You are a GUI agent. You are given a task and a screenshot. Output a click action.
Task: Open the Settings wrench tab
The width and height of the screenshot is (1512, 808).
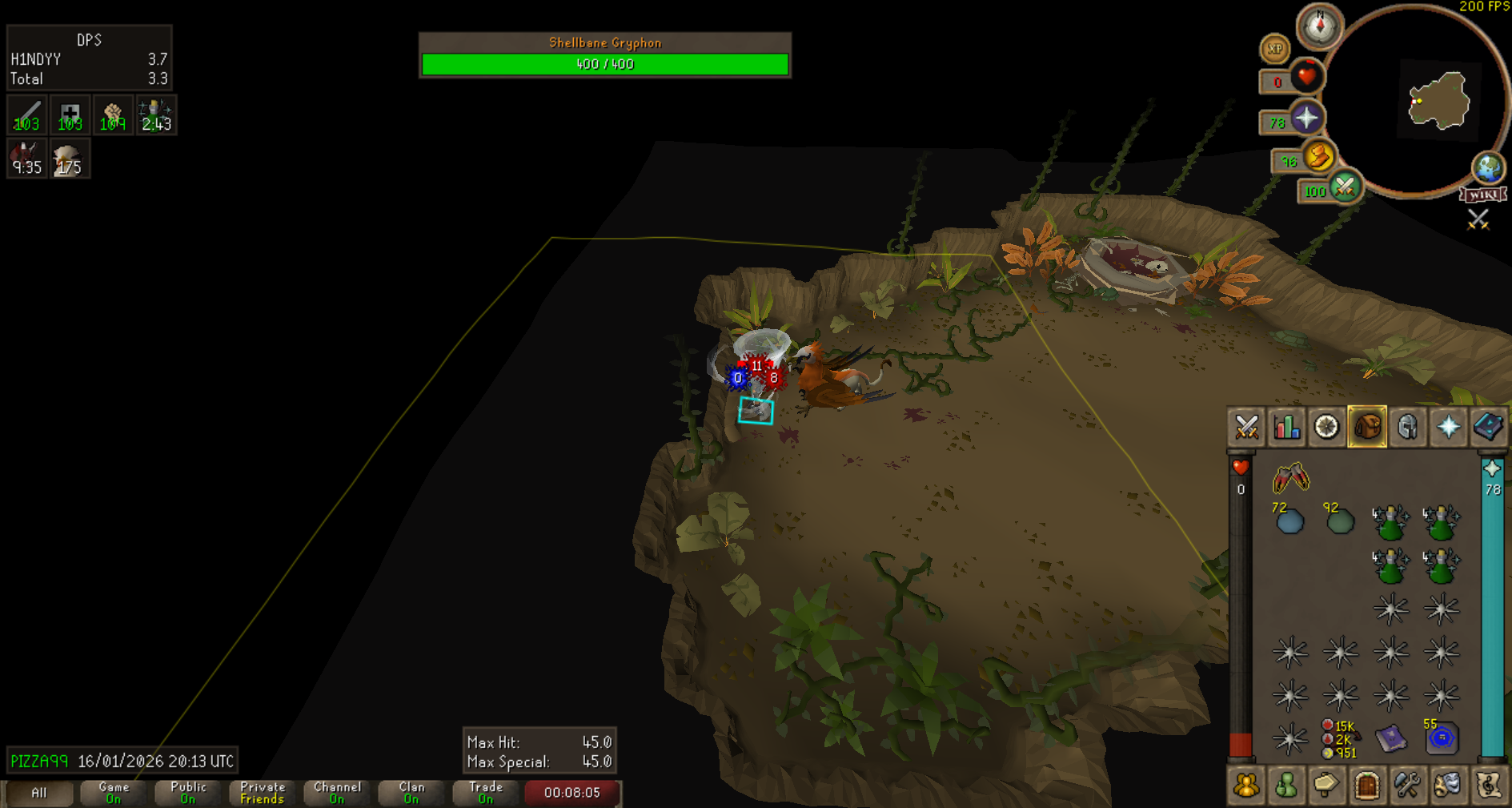pyautogui.click(x=1407, y=786)
